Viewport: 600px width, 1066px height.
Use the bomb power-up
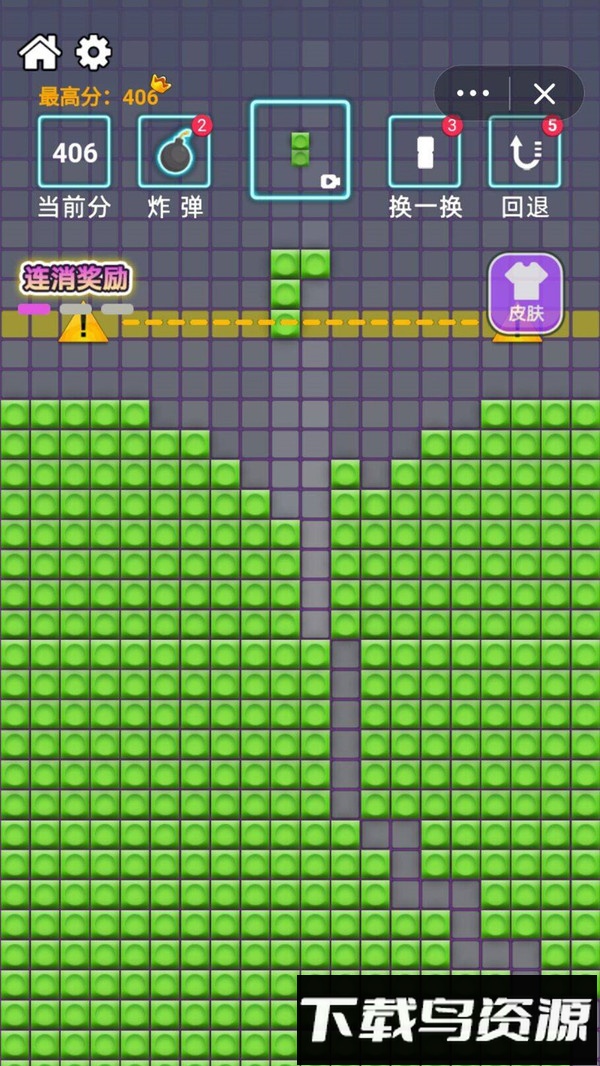pos(174,153)
